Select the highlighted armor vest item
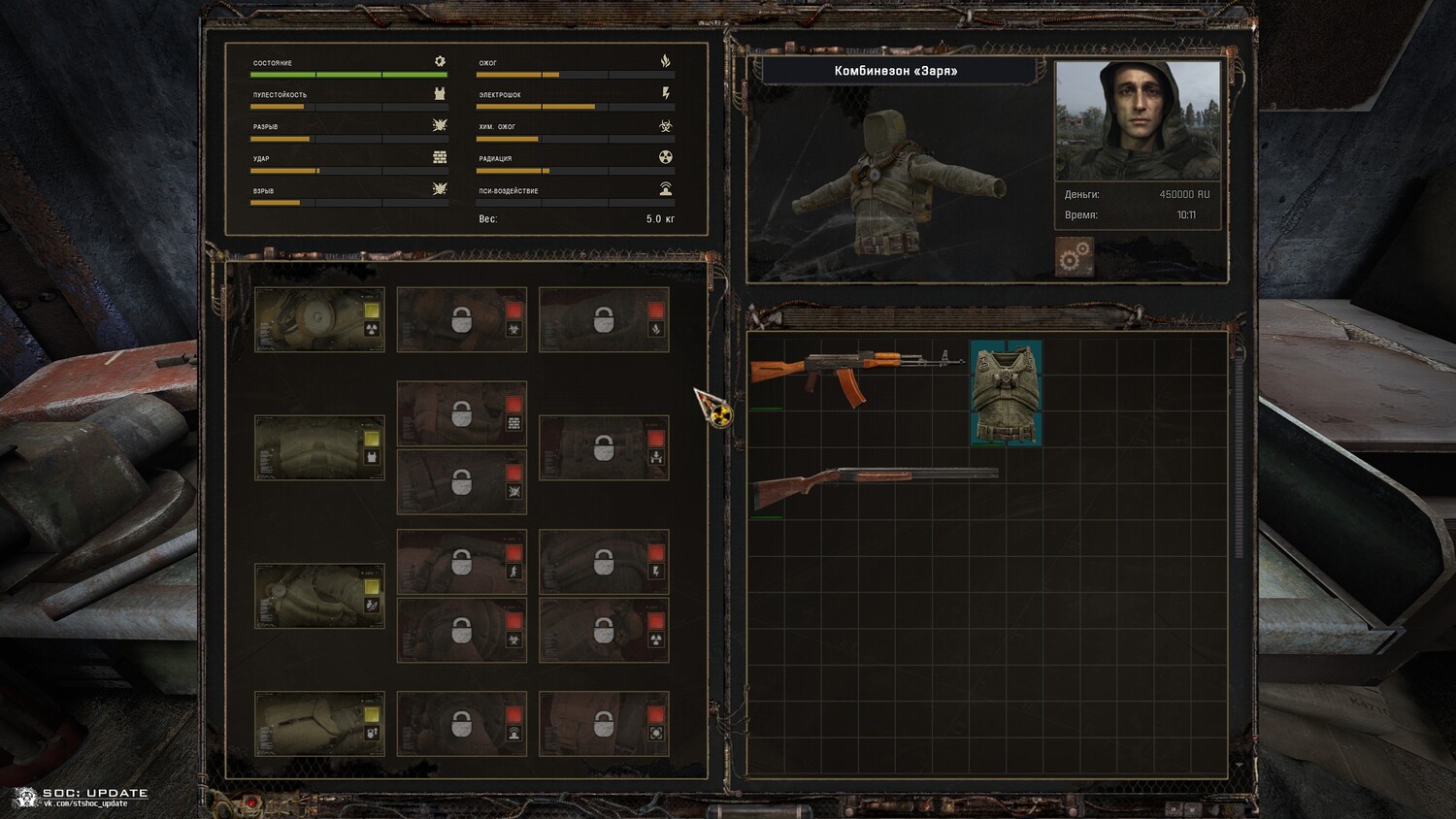Image resolution: width=1456 pixels, height=819 pixels. [x=1006, y=393]
